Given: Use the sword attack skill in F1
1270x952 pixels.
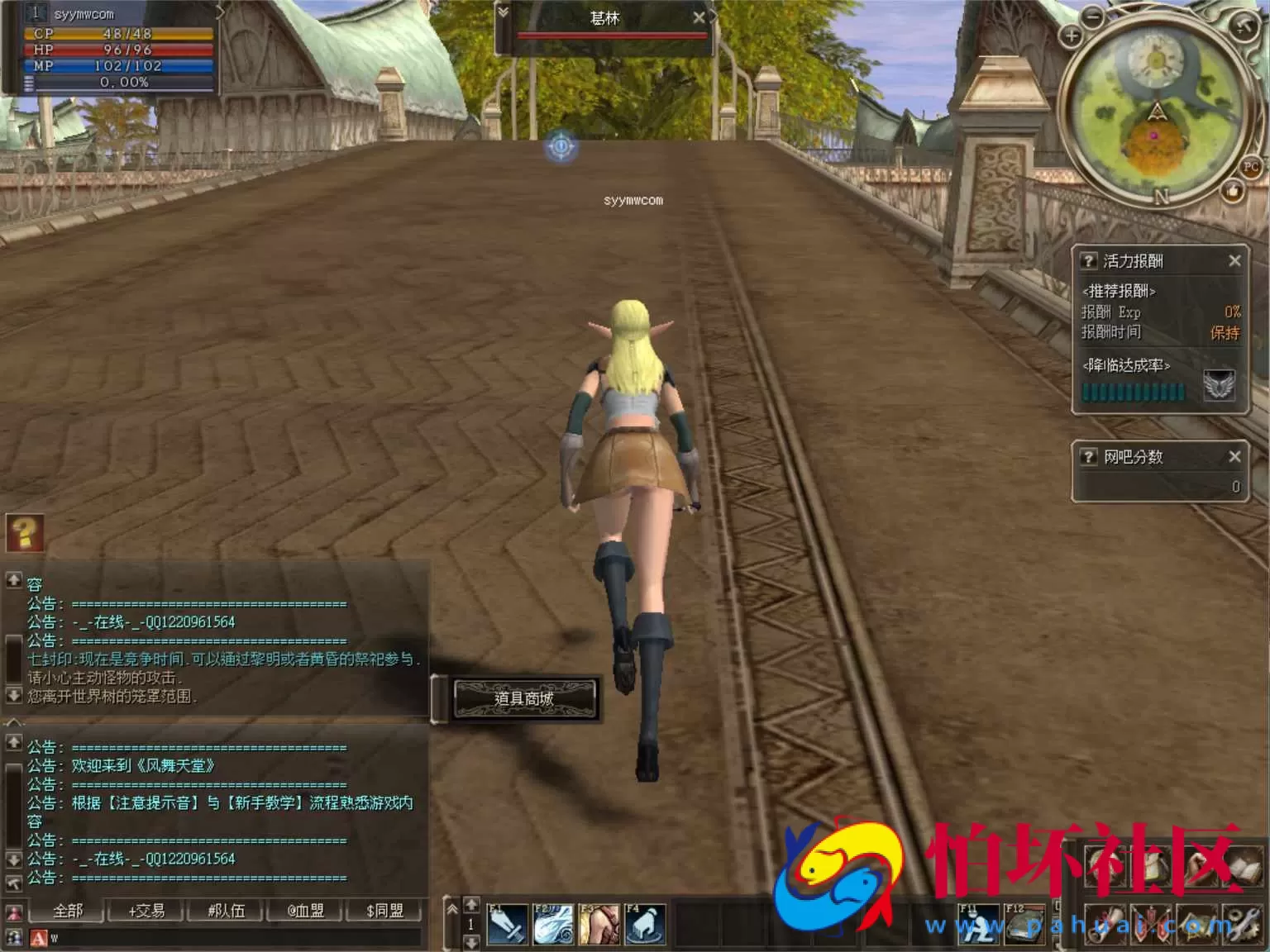Looking at the screenshot, I should [x=507, y=925].
